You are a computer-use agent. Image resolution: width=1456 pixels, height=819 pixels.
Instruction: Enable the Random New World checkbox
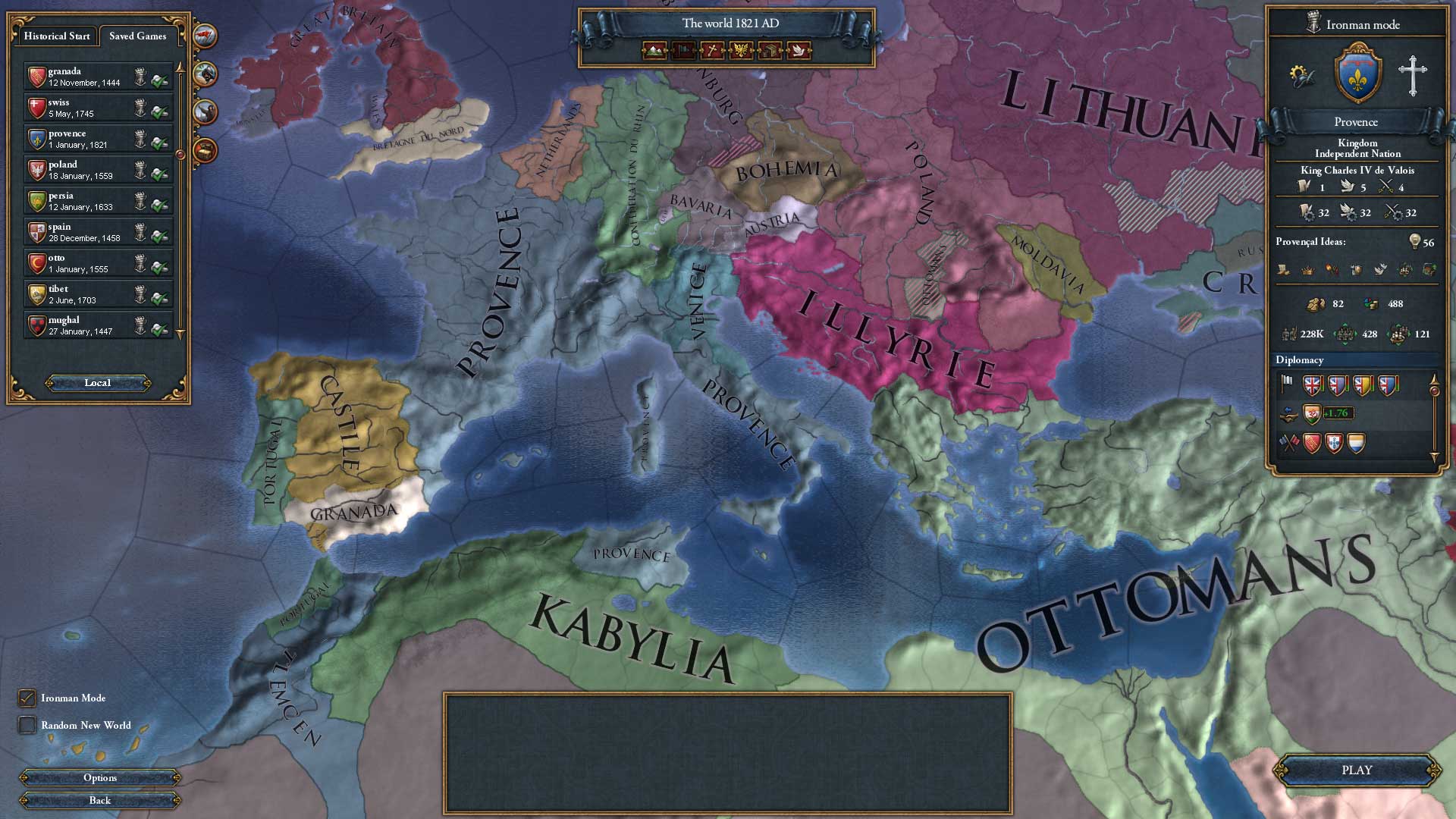pyautogui.click(x=28, y=725)
